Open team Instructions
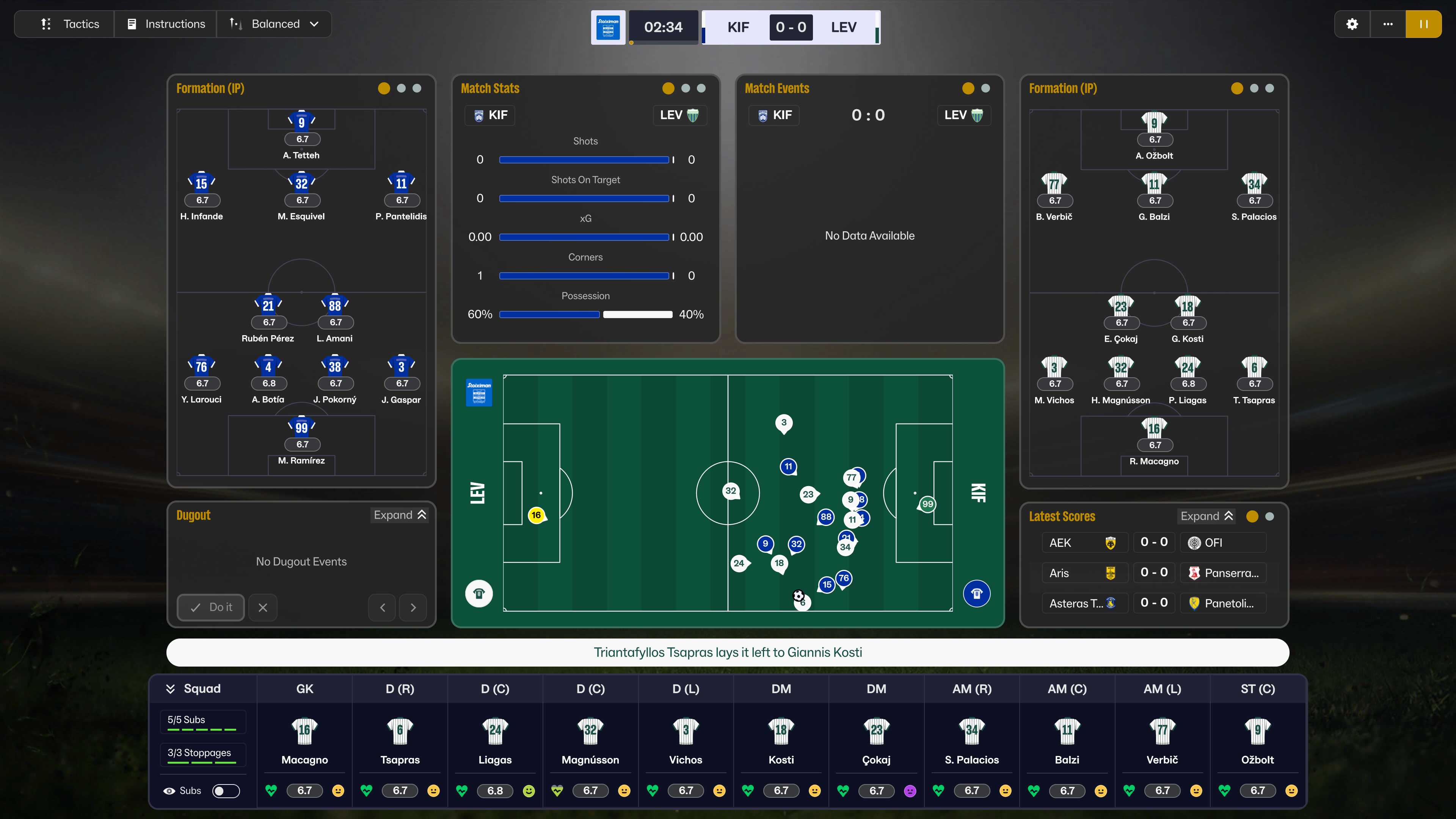Viewport: 1456px width, 819px height. pyautogui.click(x=166, y=24)
